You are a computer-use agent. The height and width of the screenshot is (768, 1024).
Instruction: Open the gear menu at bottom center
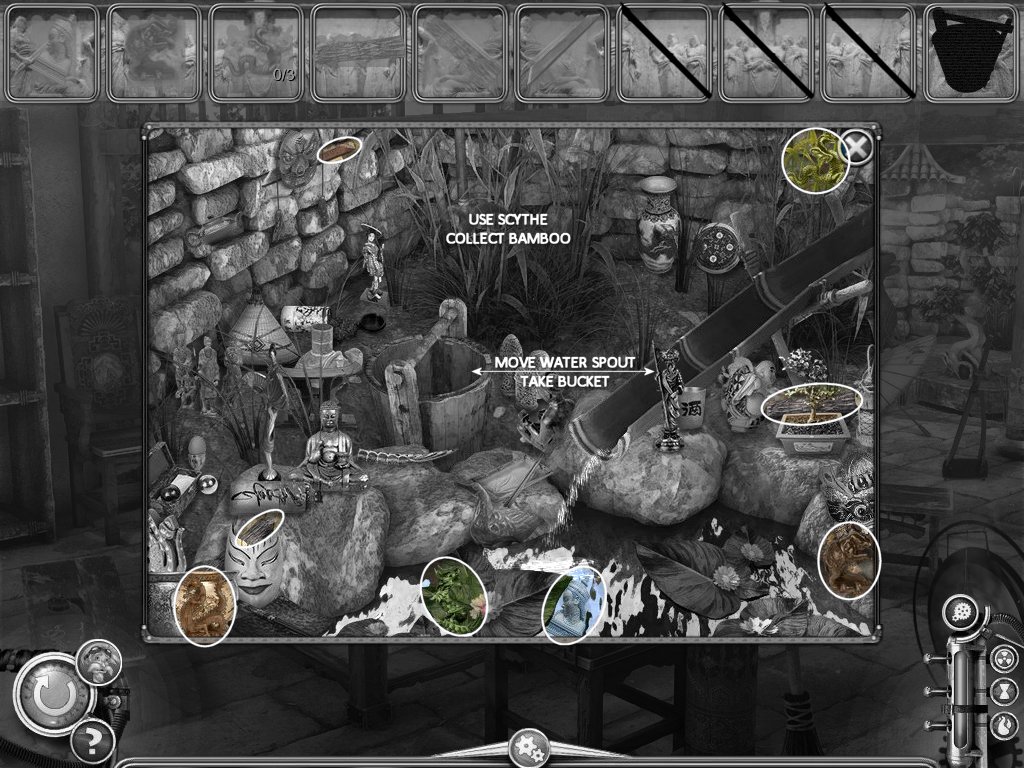[528, 748]
